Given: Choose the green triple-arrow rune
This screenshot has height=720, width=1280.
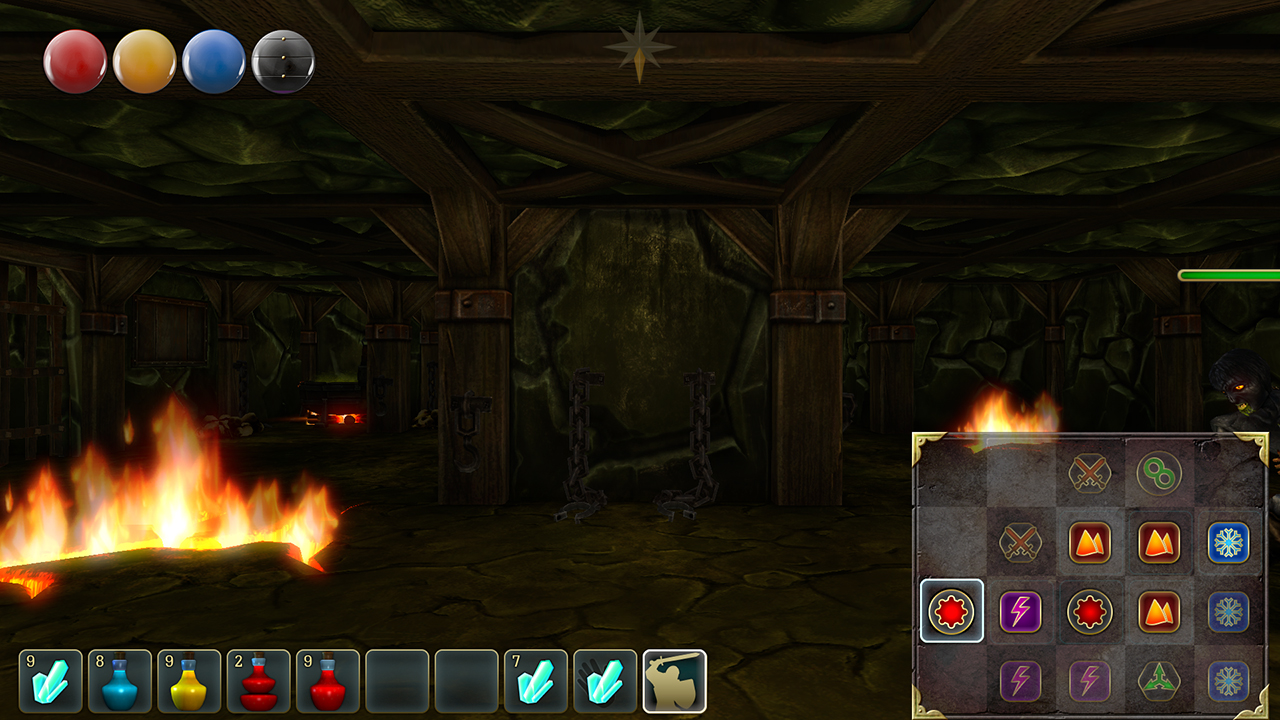Looking at the screenshot, I should [1159, 681].
